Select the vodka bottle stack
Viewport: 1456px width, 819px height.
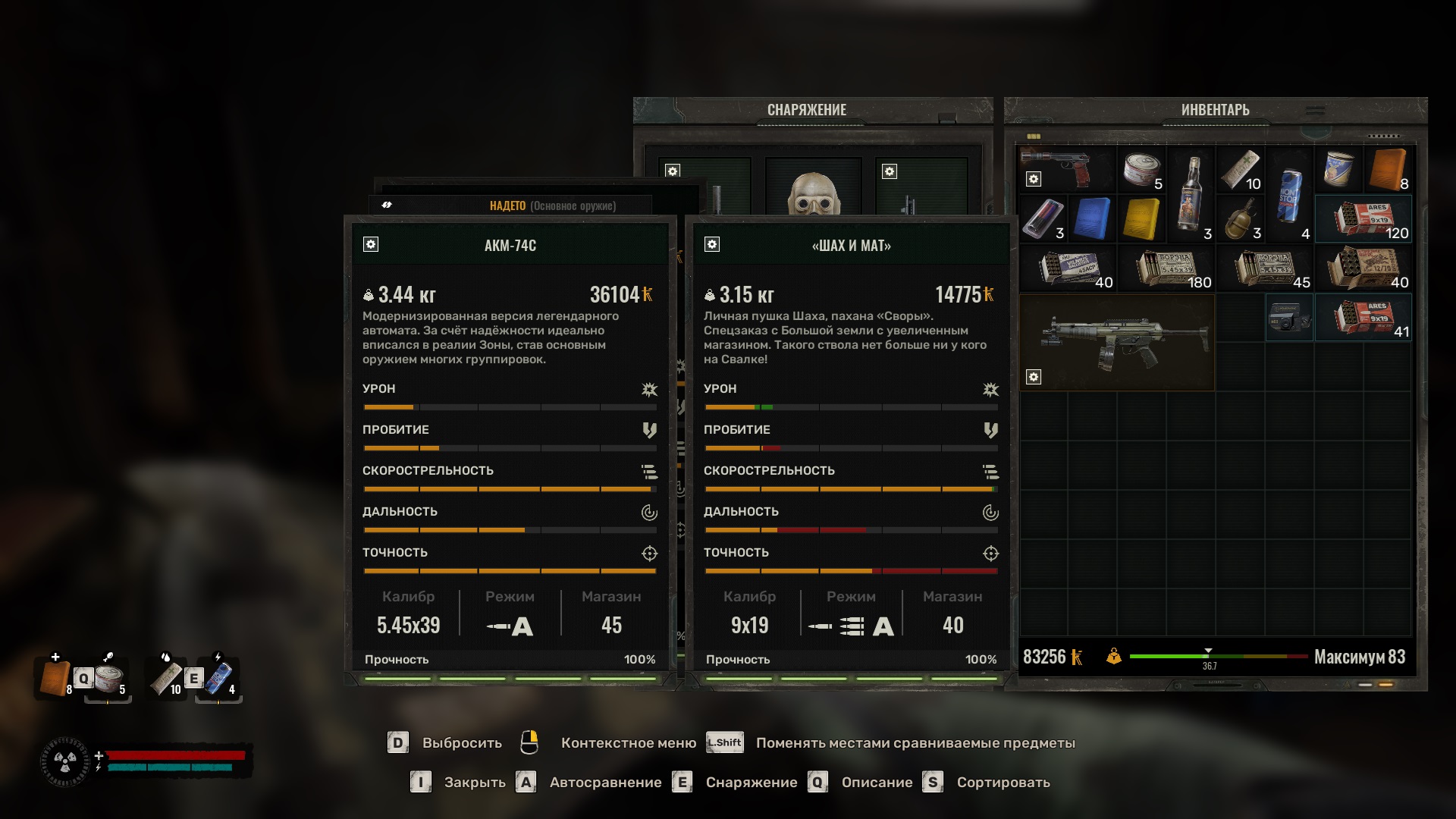1191,193
